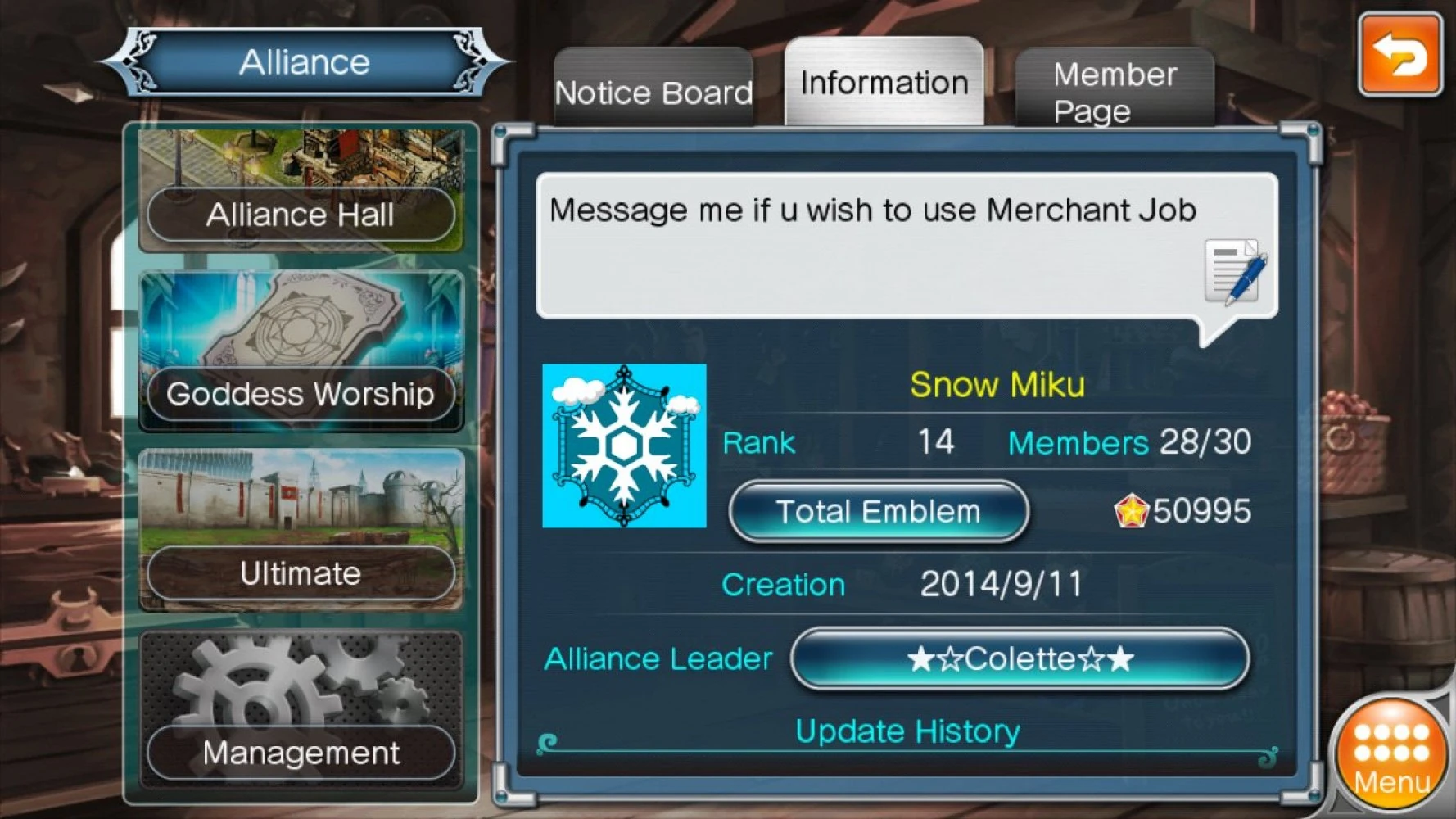1456x819 pixels.
Task: Edit the alliance message with pen icon
Action: tap(1236, 272)
